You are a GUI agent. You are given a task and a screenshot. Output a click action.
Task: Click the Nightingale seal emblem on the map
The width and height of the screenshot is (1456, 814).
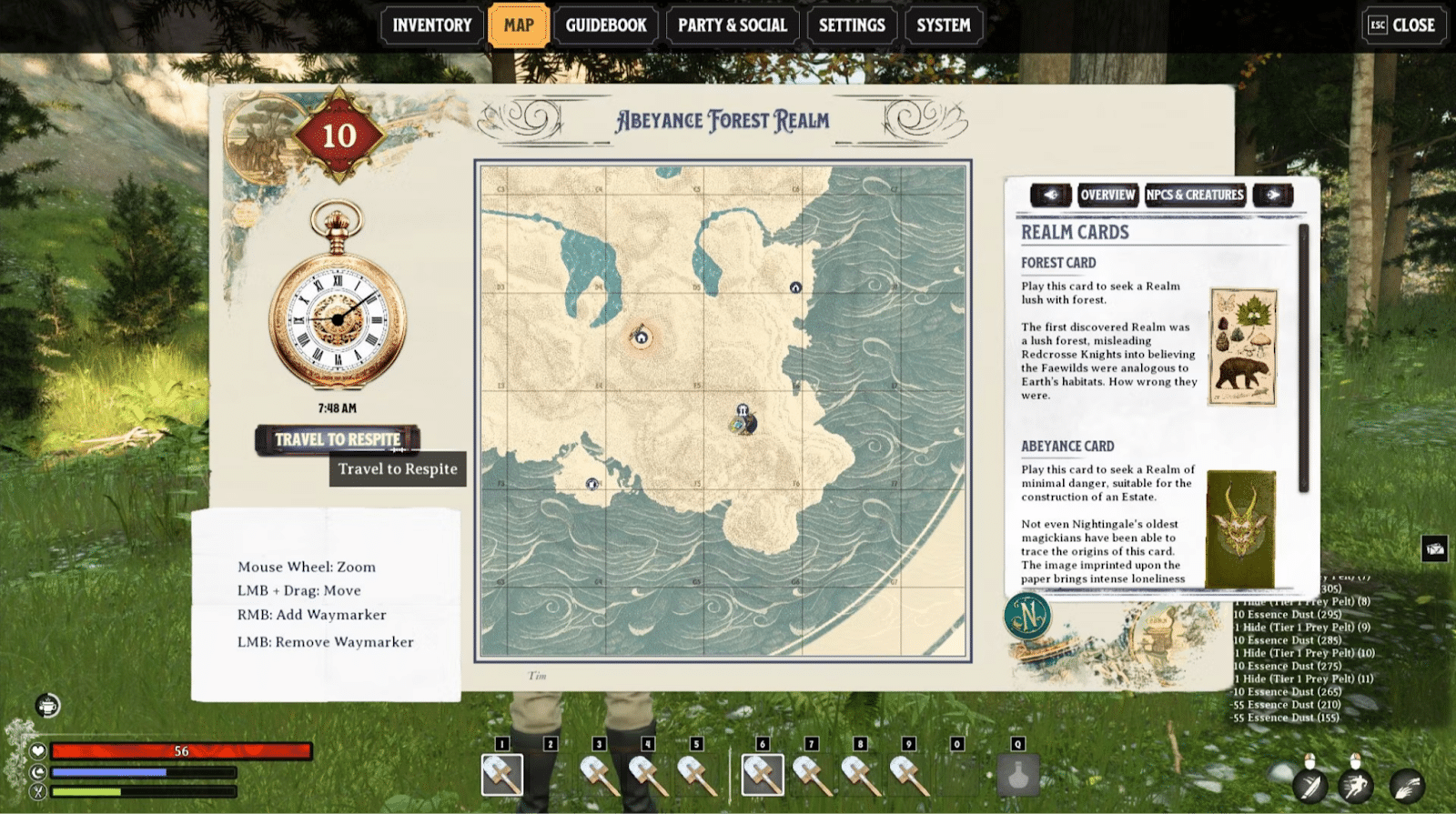1027,615
